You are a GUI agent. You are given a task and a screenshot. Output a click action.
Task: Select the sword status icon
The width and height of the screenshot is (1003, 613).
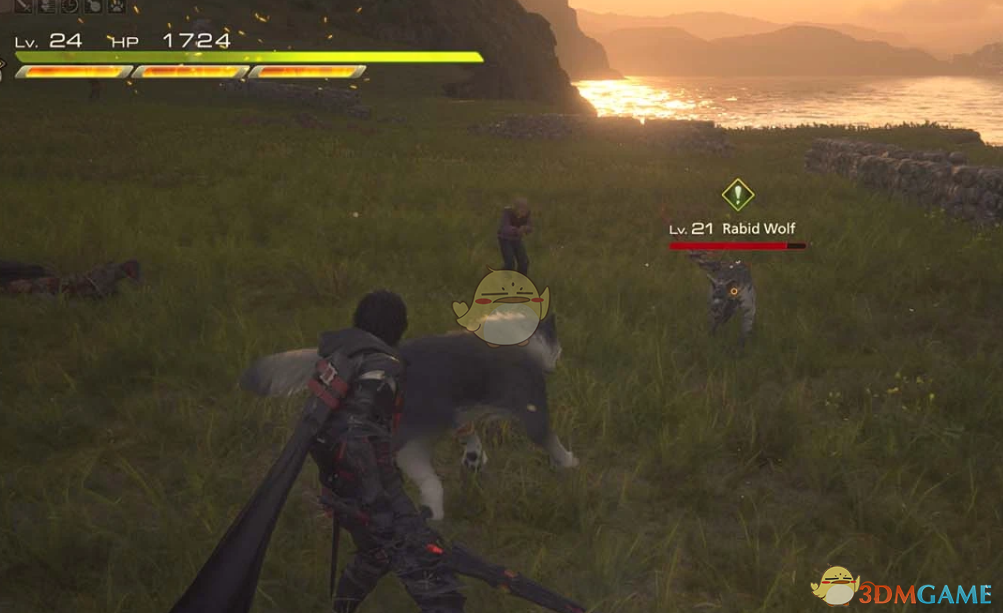(x=22, y=6)
